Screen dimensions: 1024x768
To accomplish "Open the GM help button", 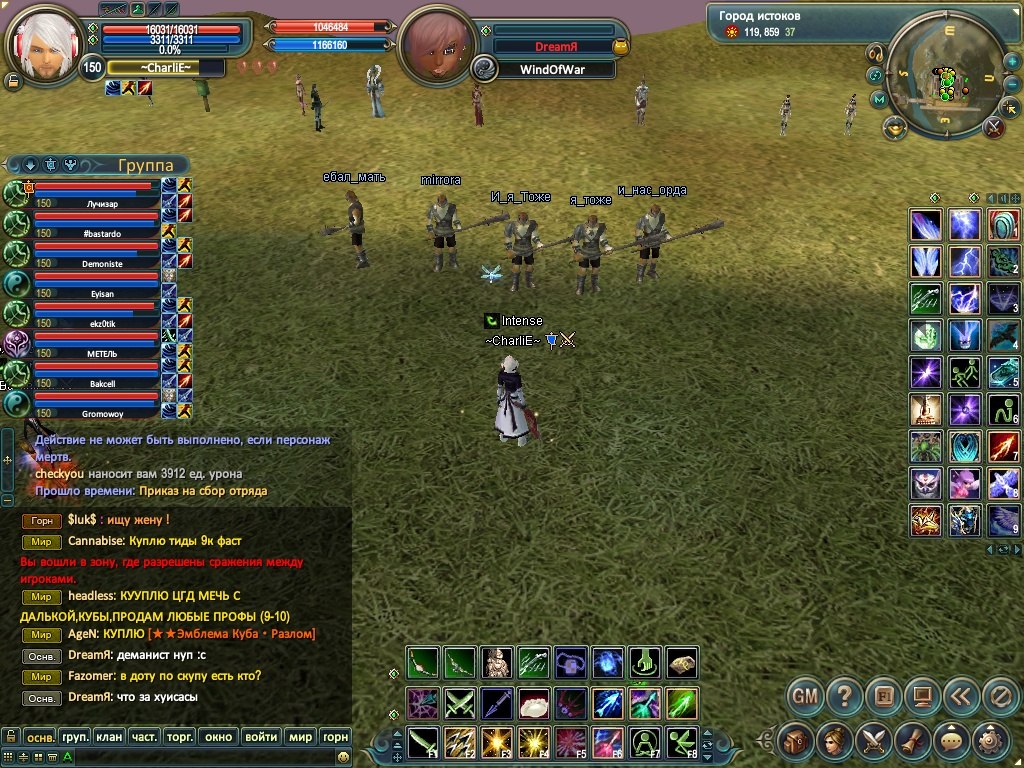I will pos(805,695).
